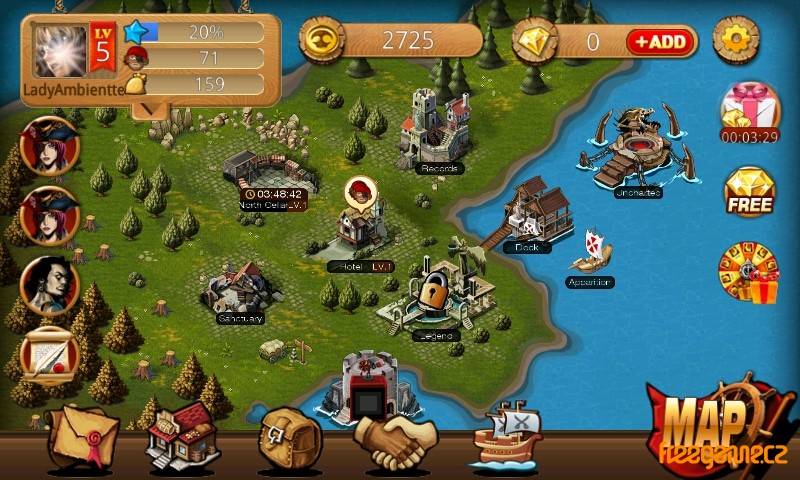
Task: Expand the player stats panel arrow
Action: click(x=150, y=107)
